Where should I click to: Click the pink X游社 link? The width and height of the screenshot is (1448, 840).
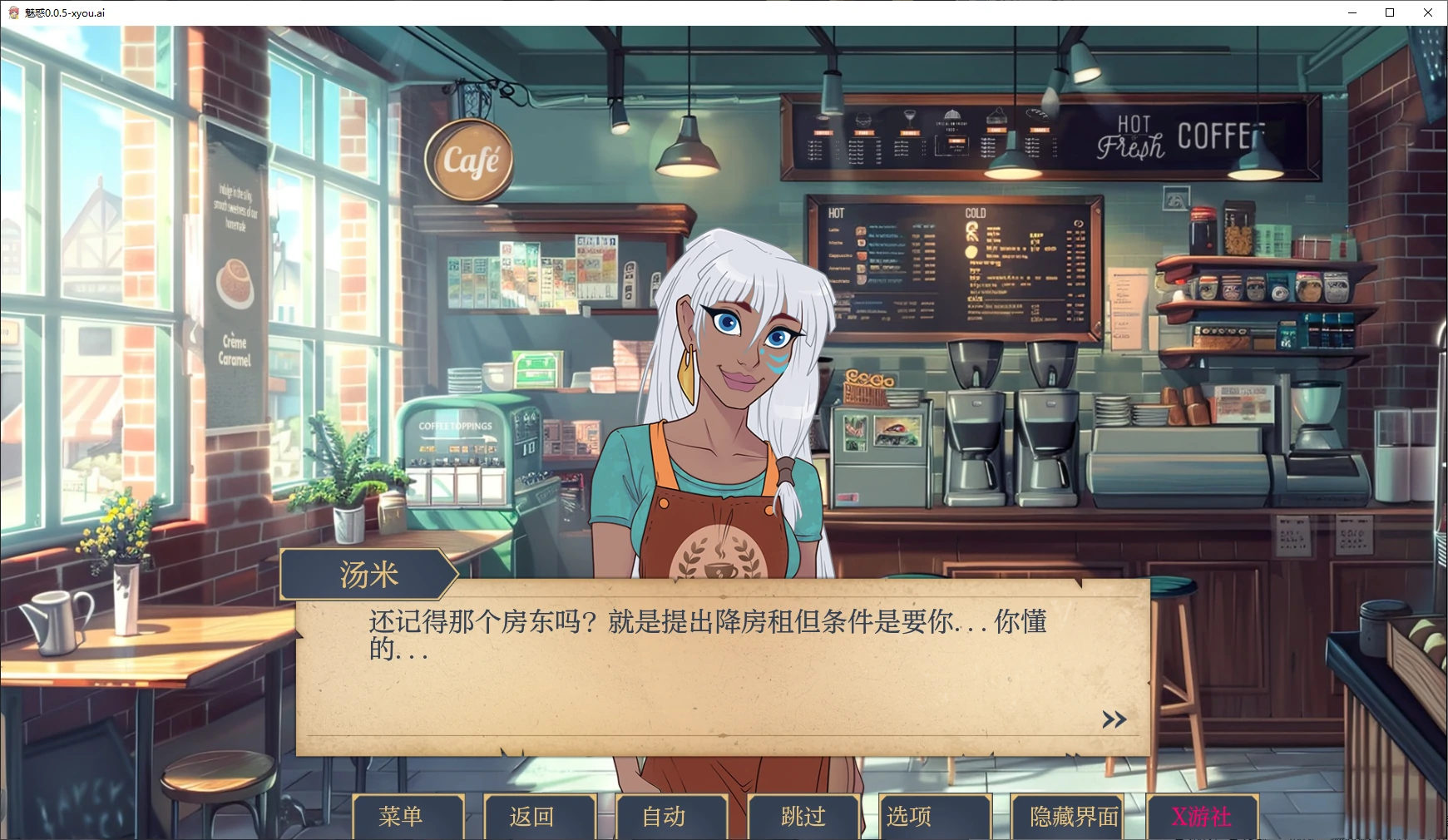point(1202,817)
